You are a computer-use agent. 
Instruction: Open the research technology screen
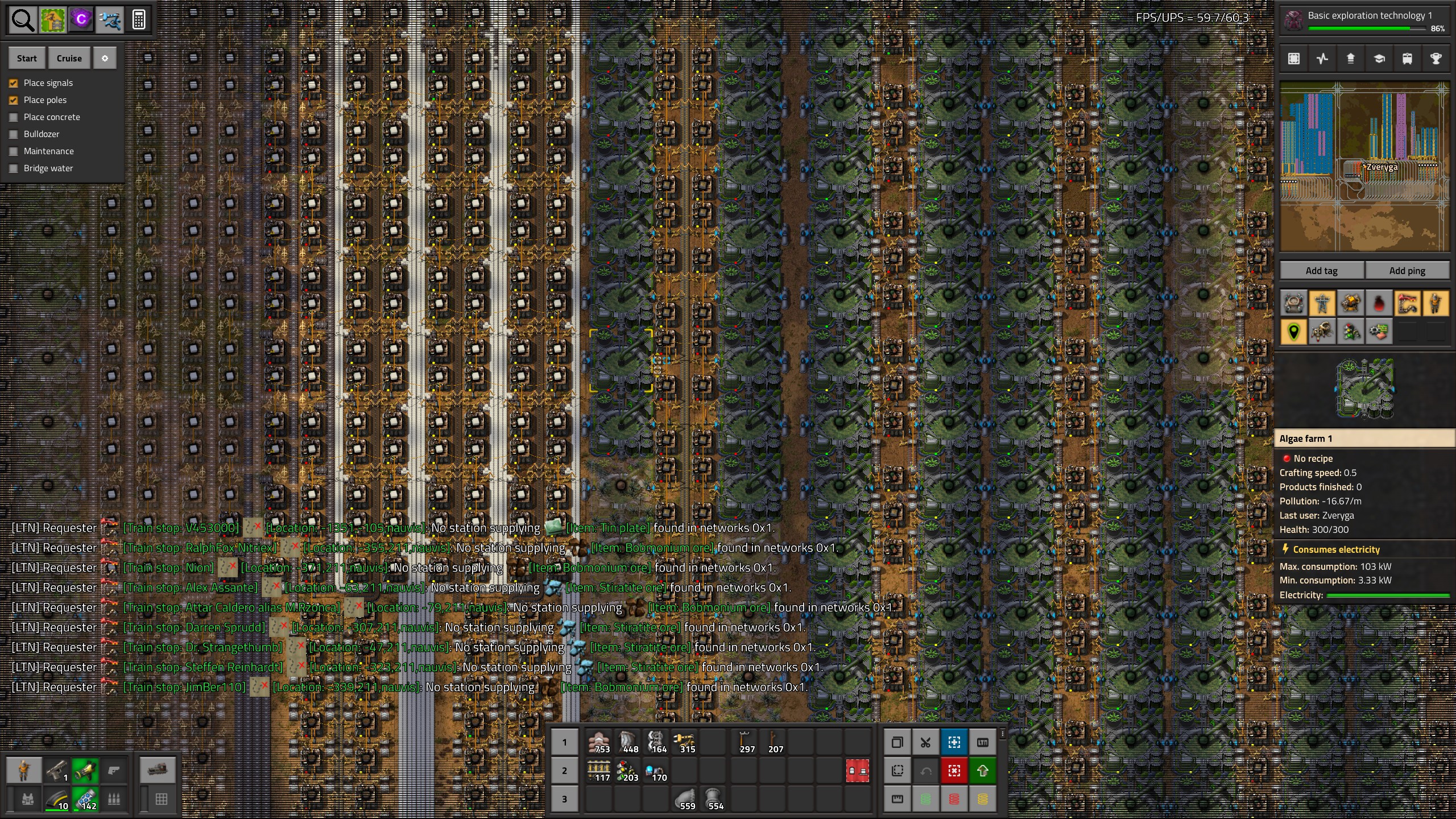[x=1378, y=59]
